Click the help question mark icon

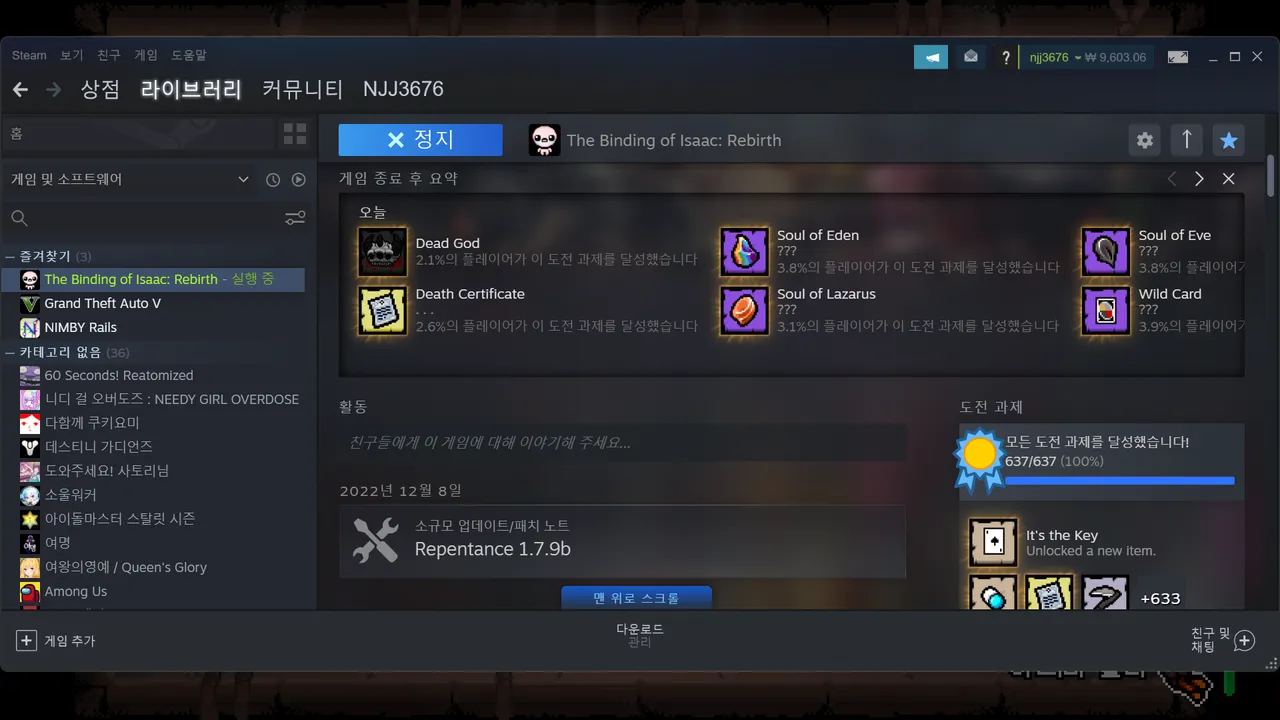click(x=1005, y=57)
